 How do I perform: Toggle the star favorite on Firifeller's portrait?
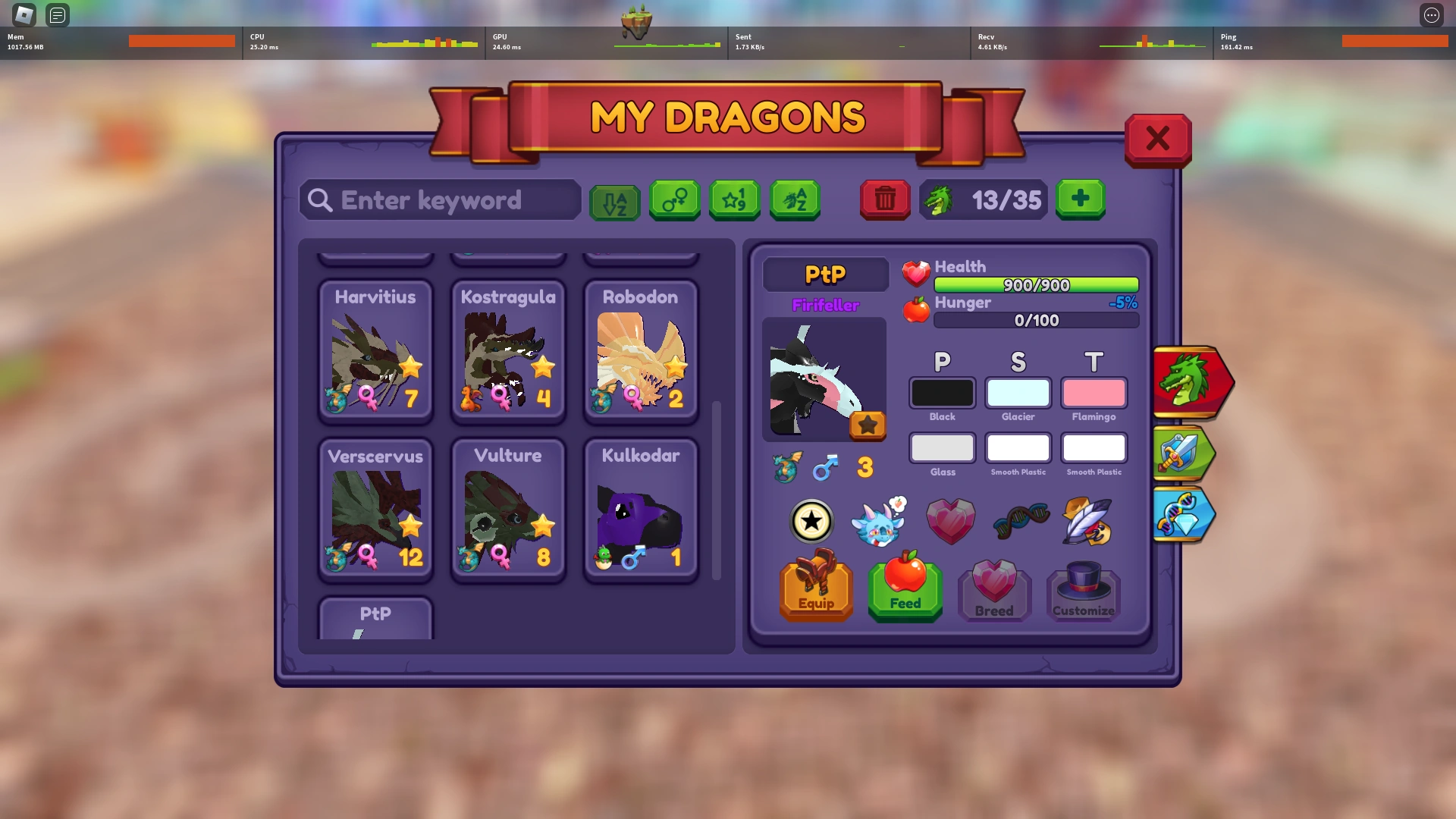pos(868,425)
